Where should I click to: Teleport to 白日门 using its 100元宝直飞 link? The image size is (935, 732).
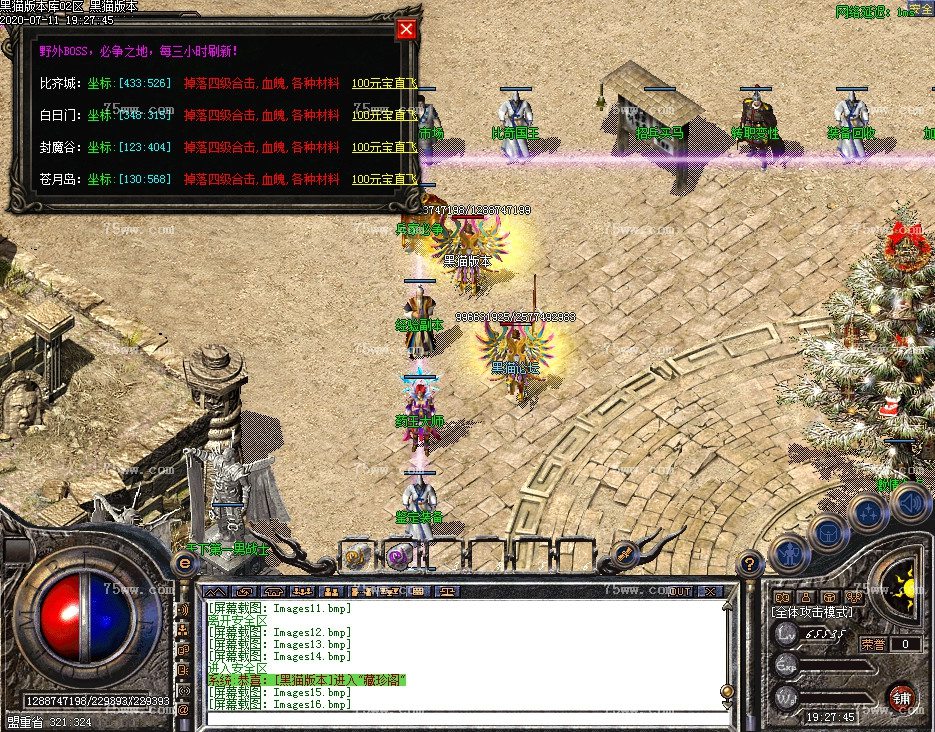click(383, 115)
